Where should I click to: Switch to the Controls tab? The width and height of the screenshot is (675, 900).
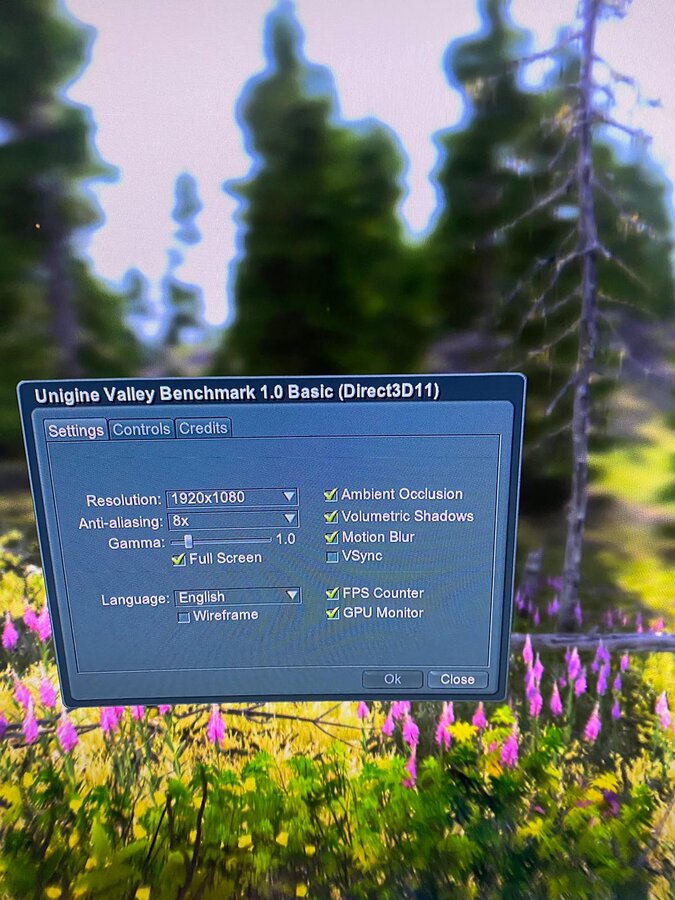tap(141, 429)
